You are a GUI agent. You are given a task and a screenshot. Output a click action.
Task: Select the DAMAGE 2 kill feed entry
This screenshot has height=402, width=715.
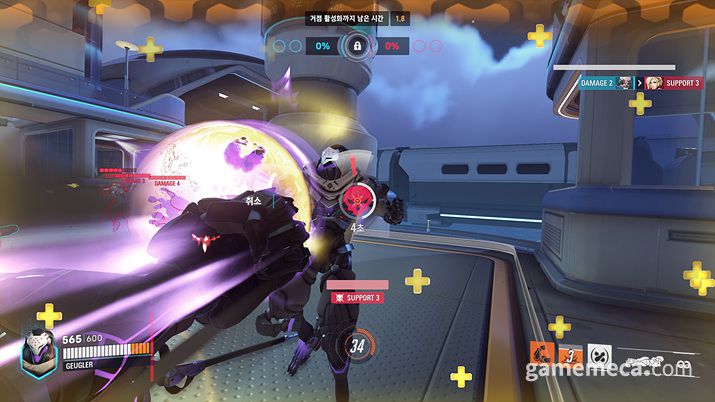598,83
